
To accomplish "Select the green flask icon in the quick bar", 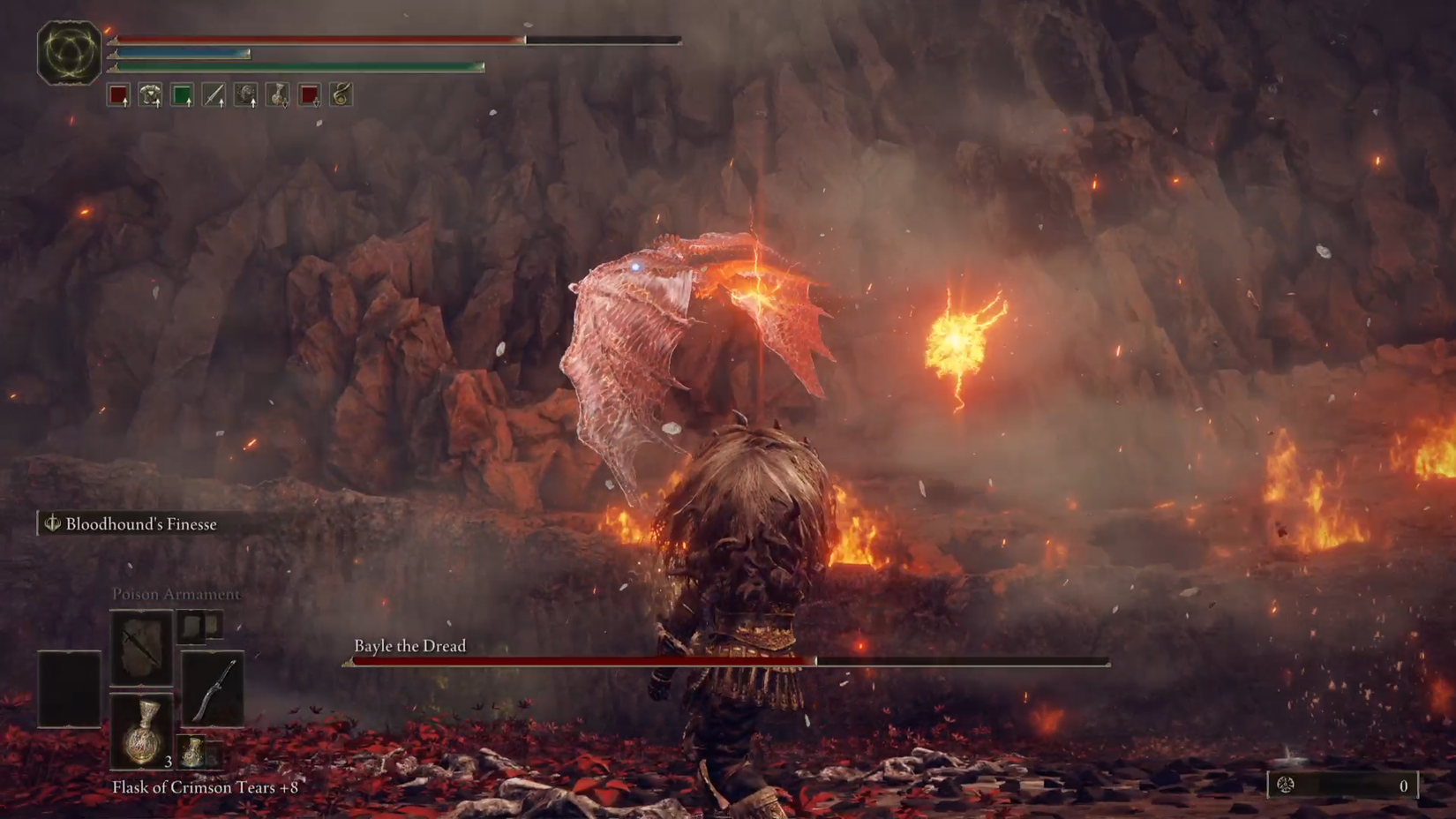I will click(180, 95).
